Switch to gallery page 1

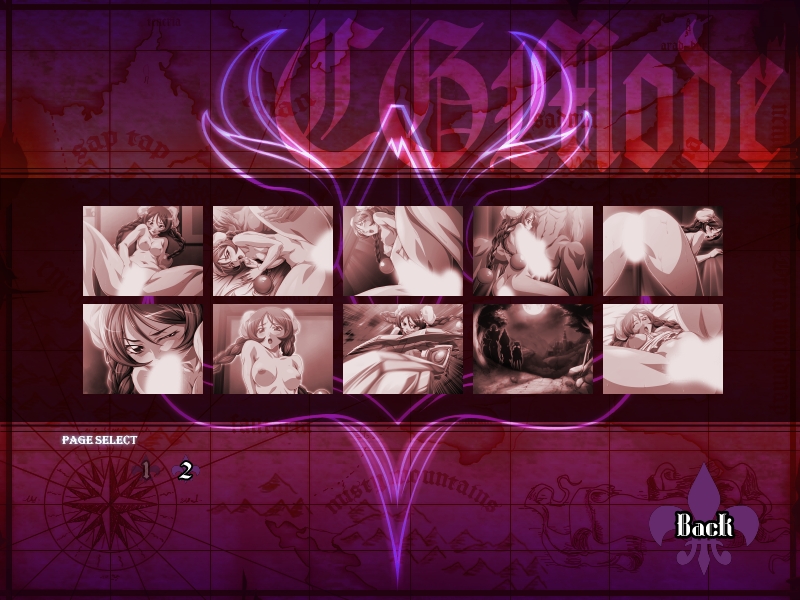point(145,470)
